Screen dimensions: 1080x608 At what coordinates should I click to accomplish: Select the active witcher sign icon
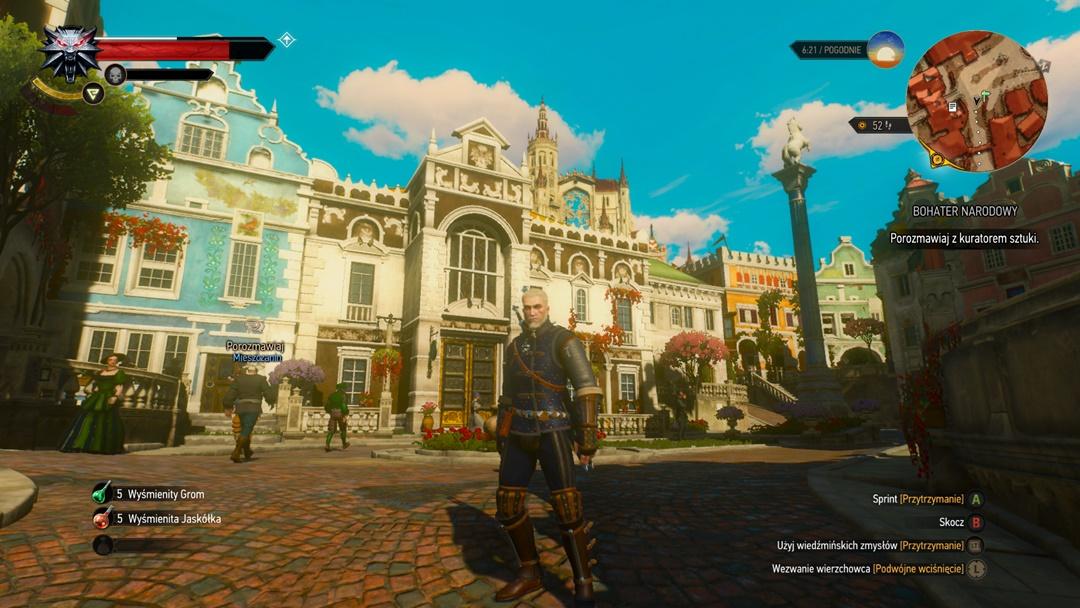pyautogui.click(x=93, y=94)
